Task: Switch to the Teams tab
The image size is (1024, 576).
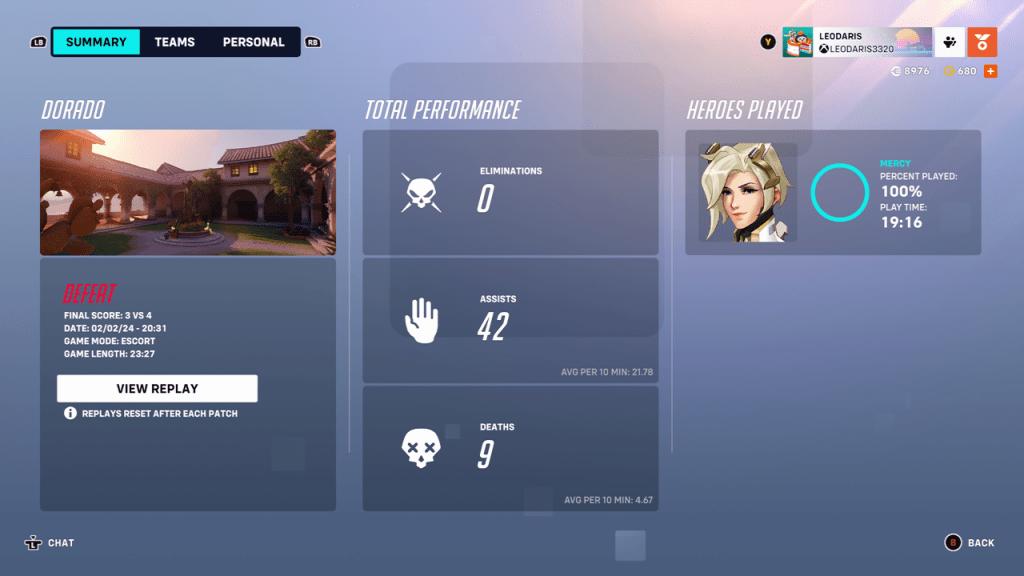Action: coord(175,42)
